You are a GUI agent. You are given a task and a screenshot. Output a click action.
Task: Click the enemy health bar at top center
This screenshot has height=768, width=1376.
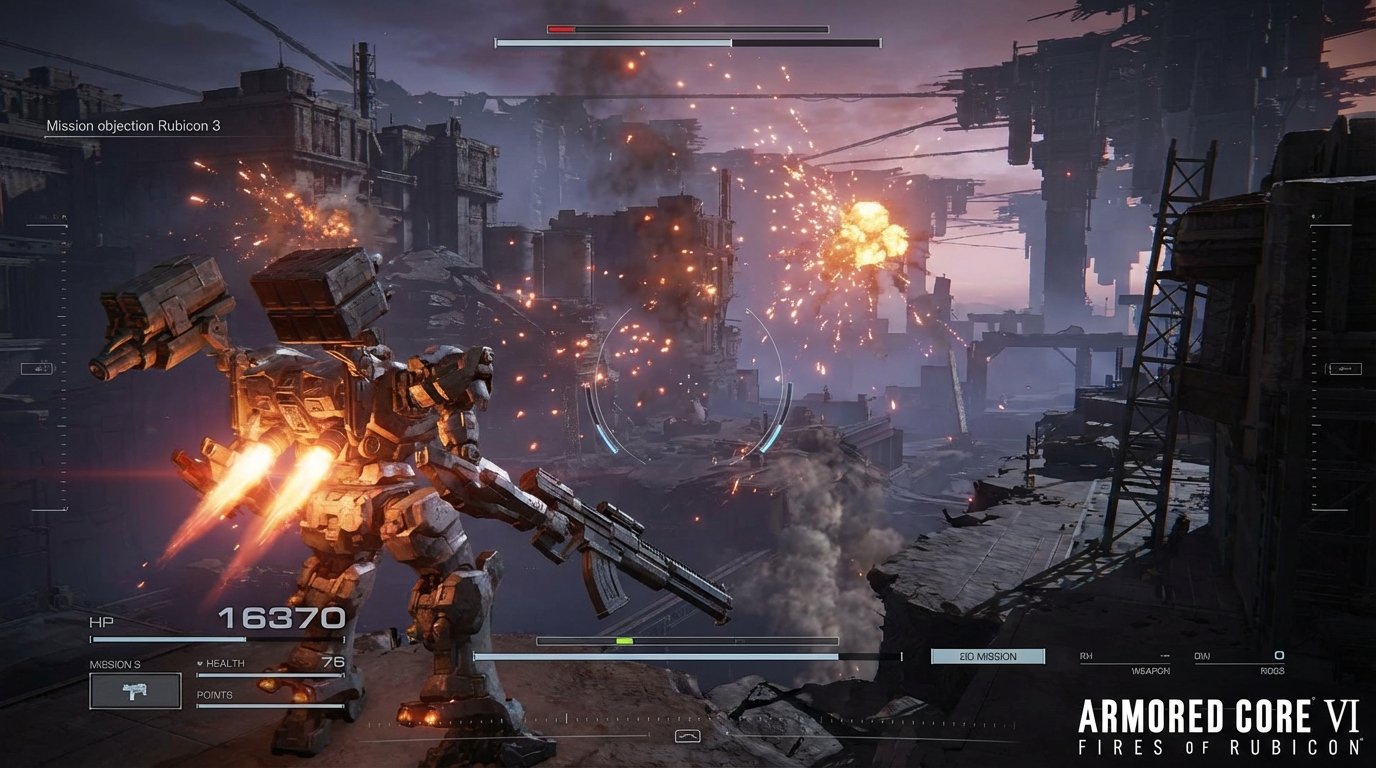[687, 29]
